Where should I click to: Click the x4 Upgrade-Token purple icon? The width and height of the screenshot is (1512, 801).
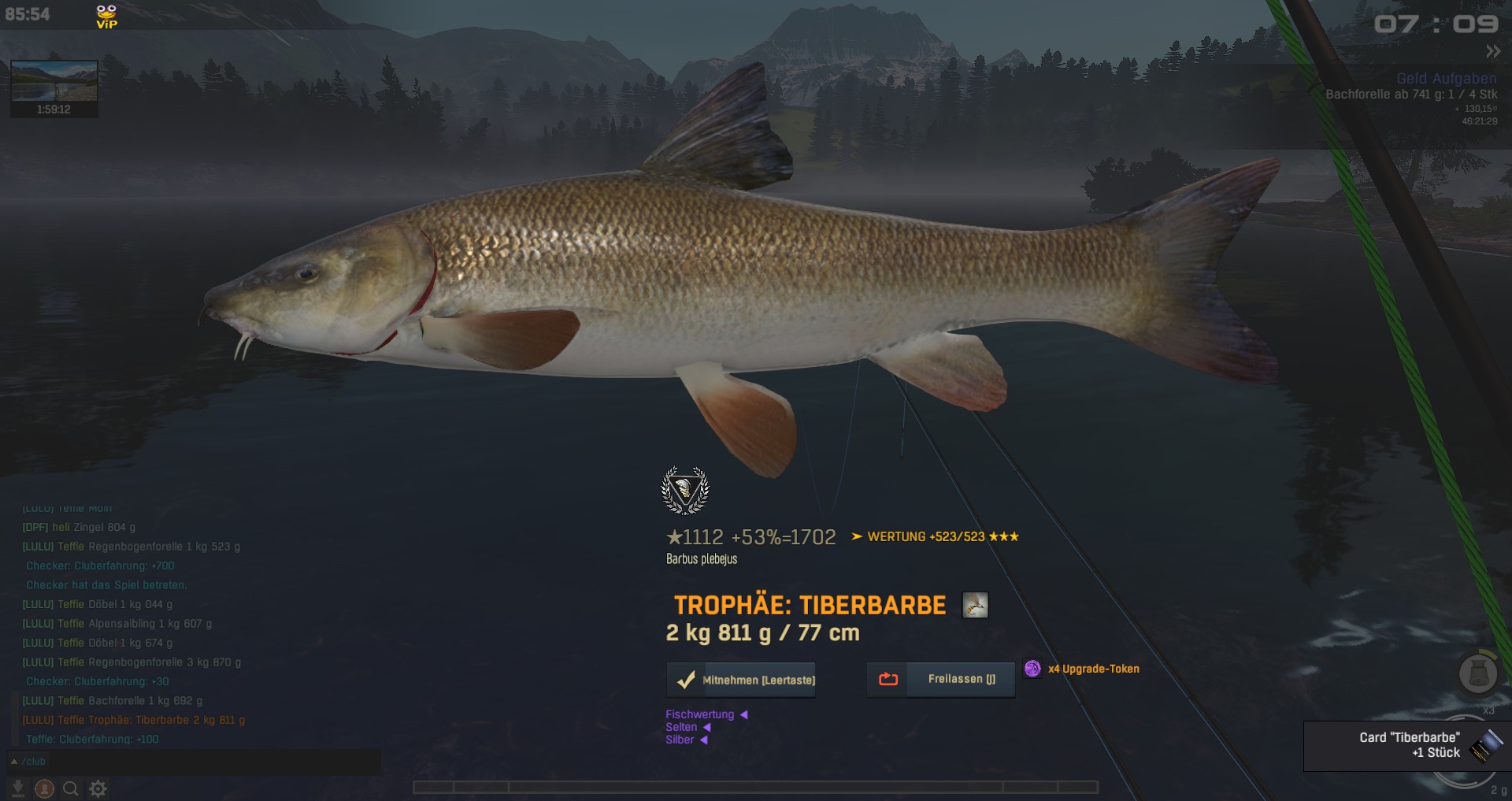pos(1032,669)
